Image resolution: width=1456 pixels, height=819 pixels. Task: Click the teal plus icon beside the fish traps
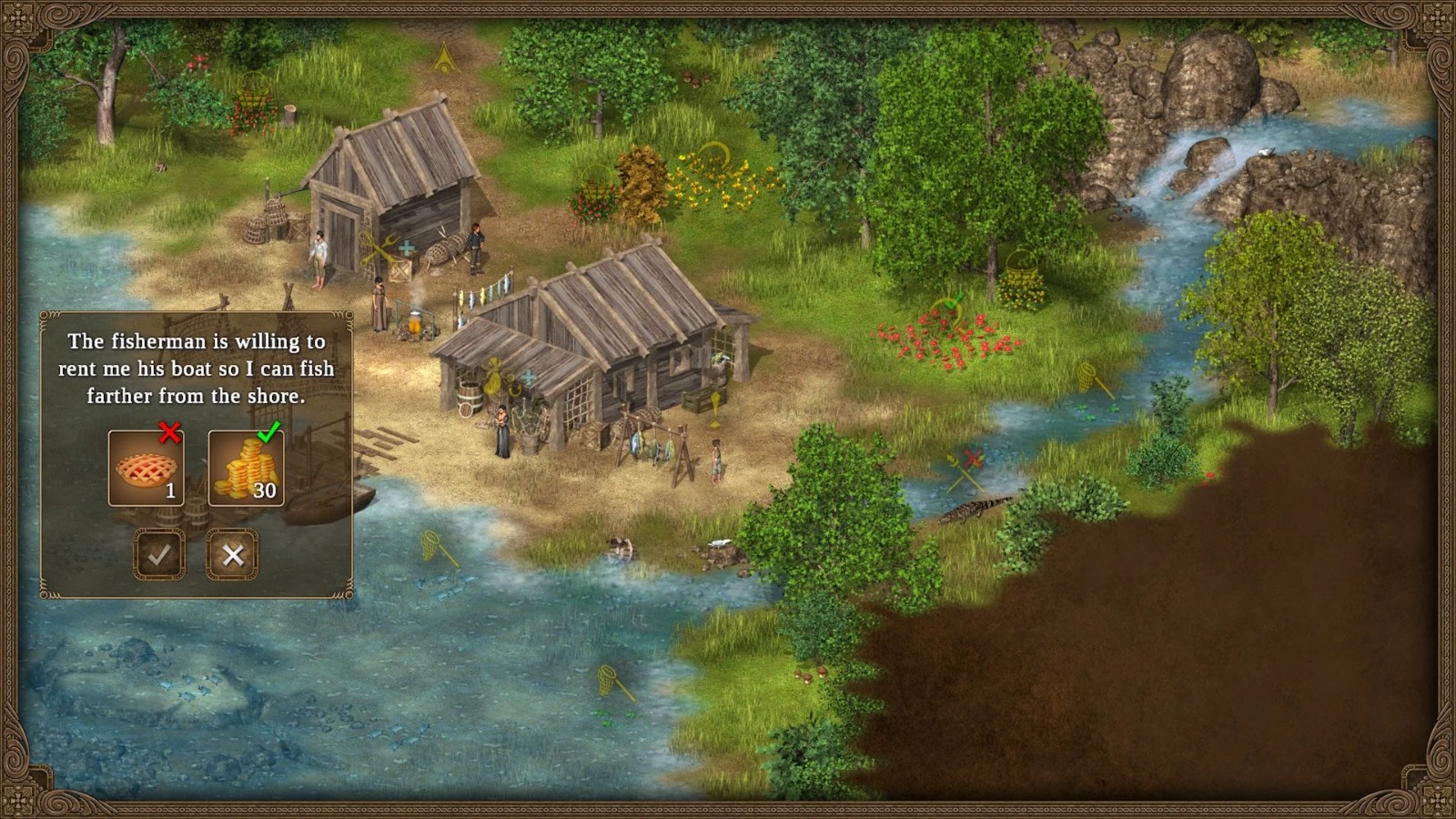click(x=407, y=248)
